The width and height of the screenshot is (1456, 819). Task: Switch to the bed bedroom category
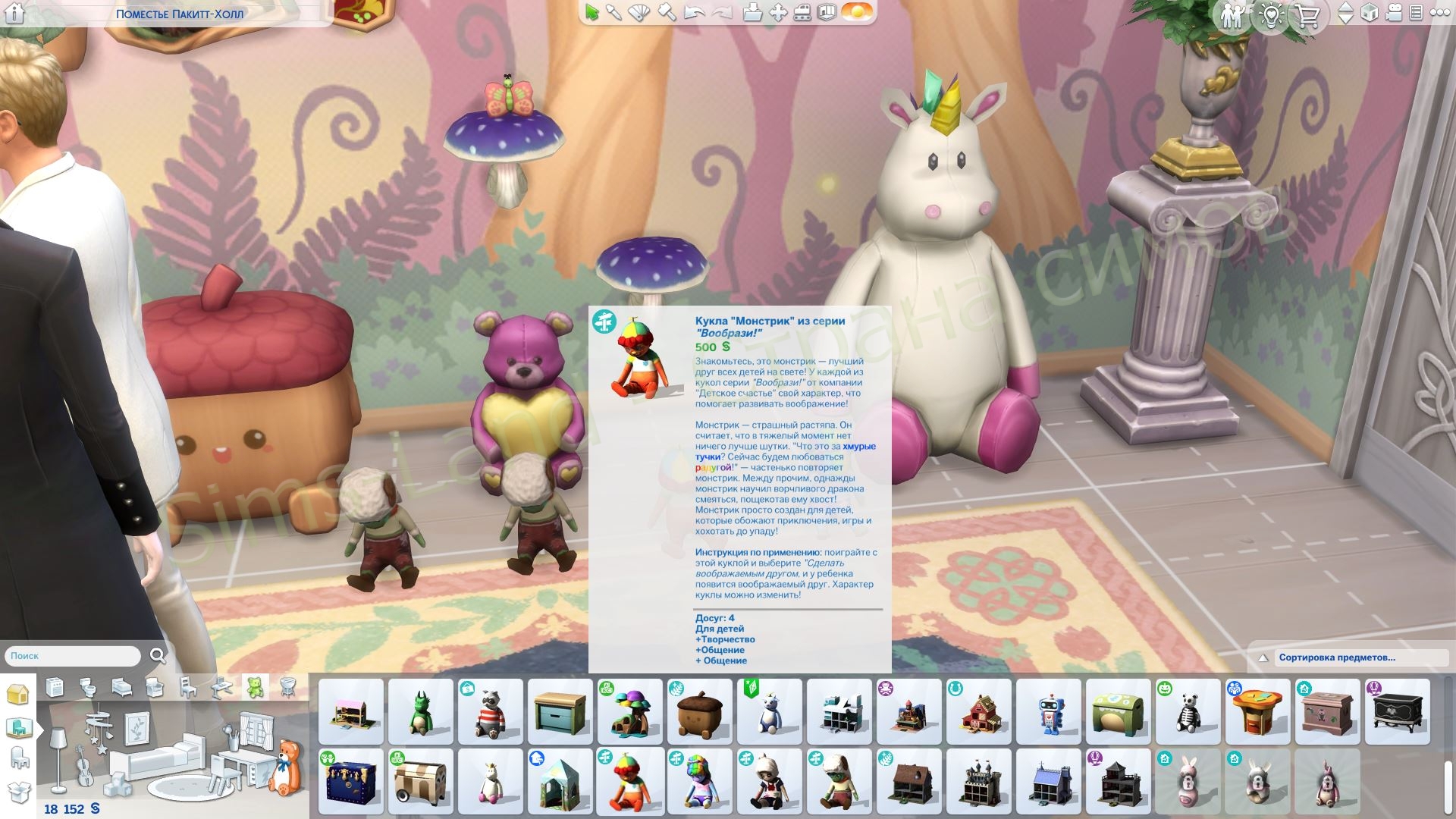click(x=121, y=688)
